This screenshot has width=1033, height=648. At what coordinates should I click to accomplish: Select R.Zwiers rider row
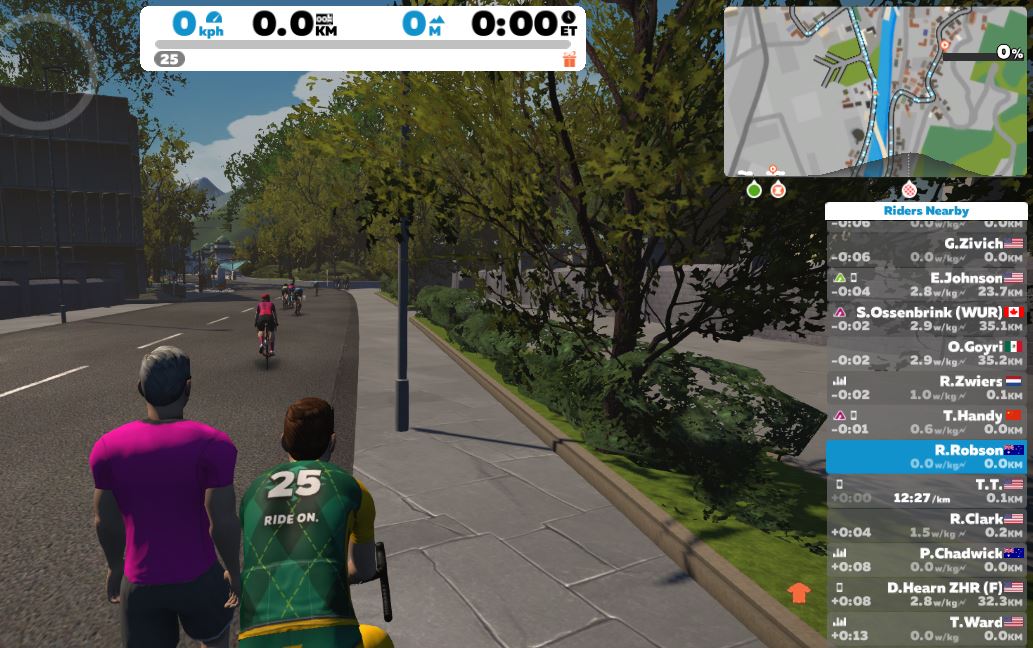(x=926, y=388)
